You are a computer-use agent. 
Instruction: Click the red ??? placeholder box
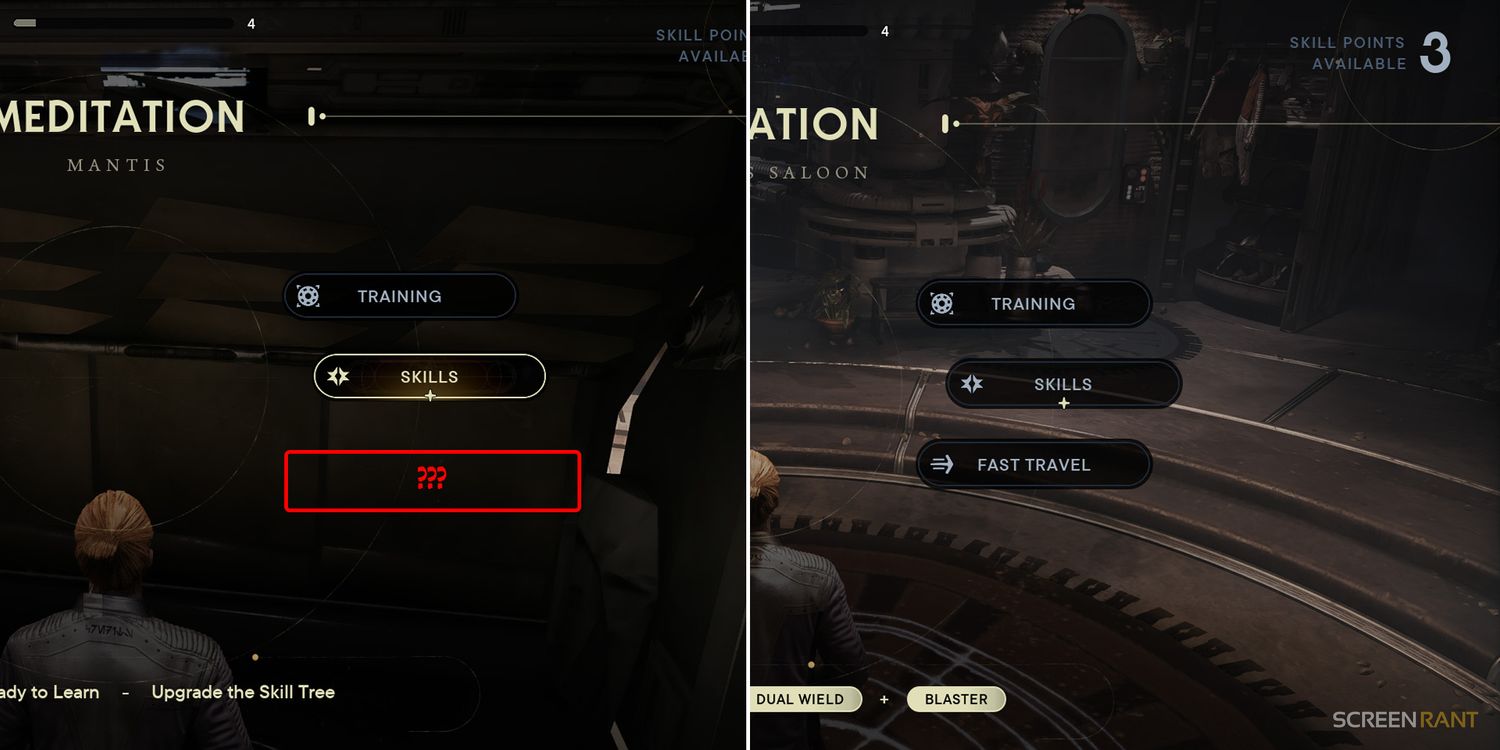tap(432, 480)
